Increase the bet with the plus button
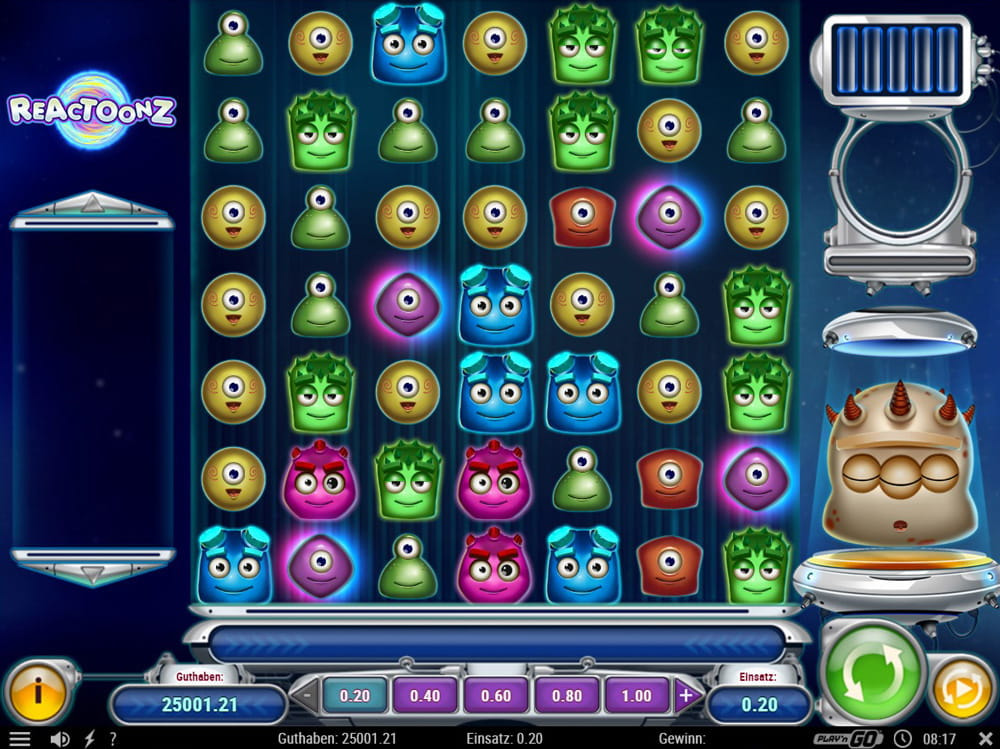The image size is (1000, 749). click(686, 696)
